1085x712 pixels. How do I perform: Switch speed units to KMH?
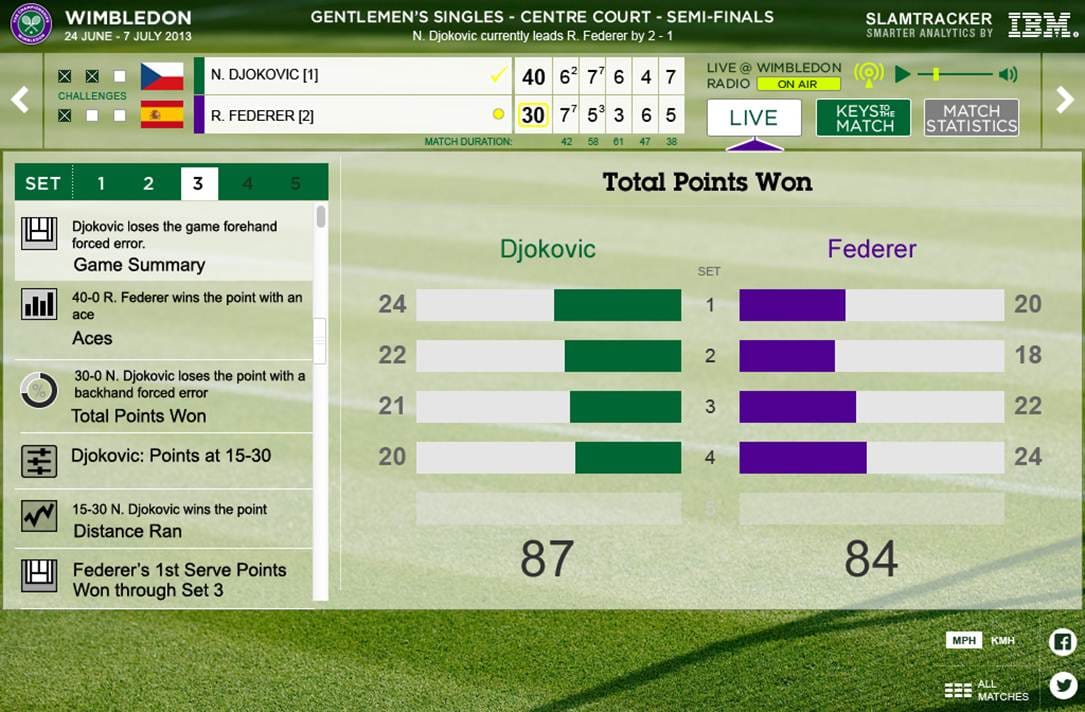(1002, 641)
